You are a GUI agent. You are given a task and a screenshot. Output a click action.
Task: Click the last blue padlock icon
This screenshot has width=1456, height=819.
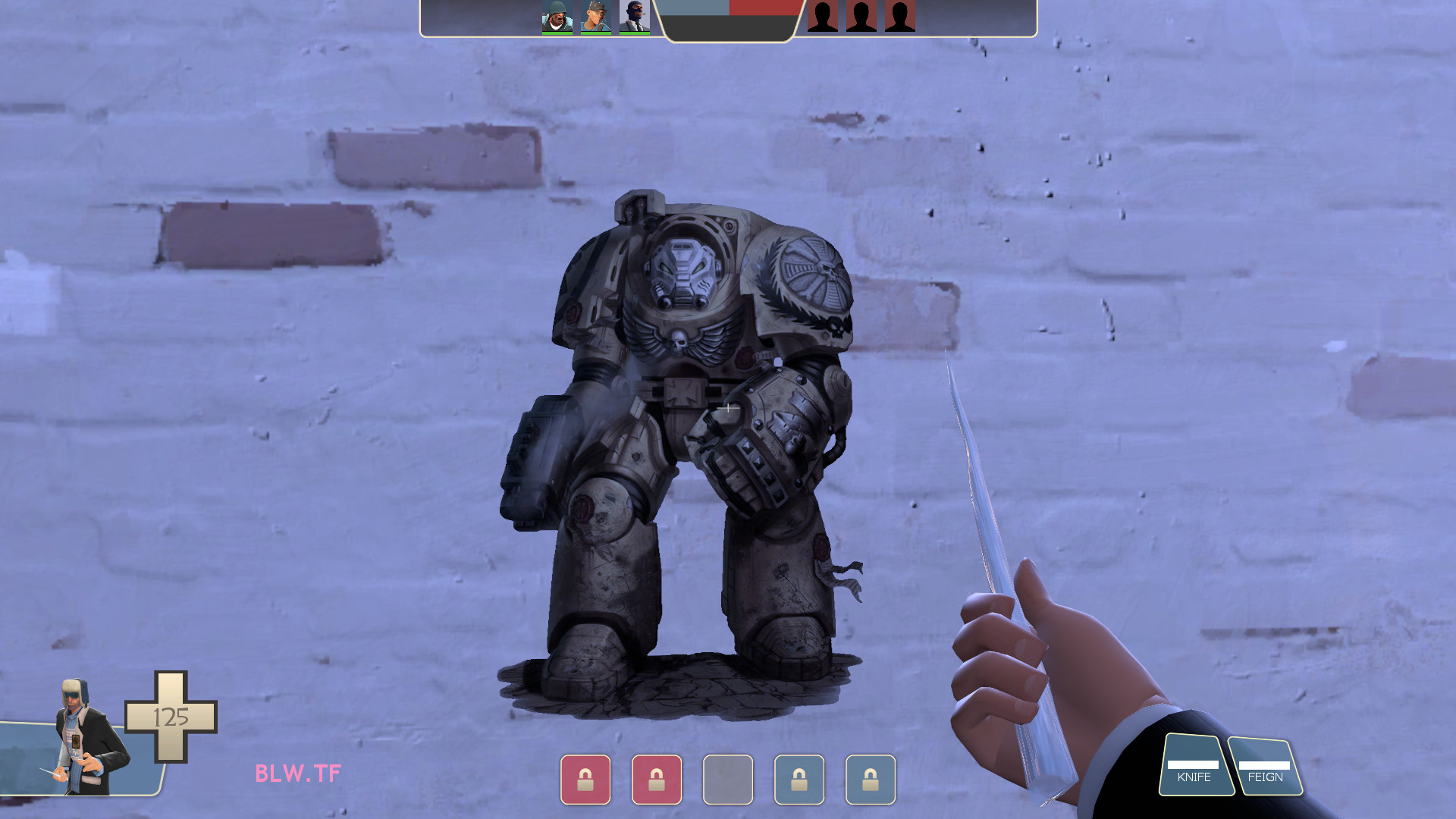(x=871, y=780)
